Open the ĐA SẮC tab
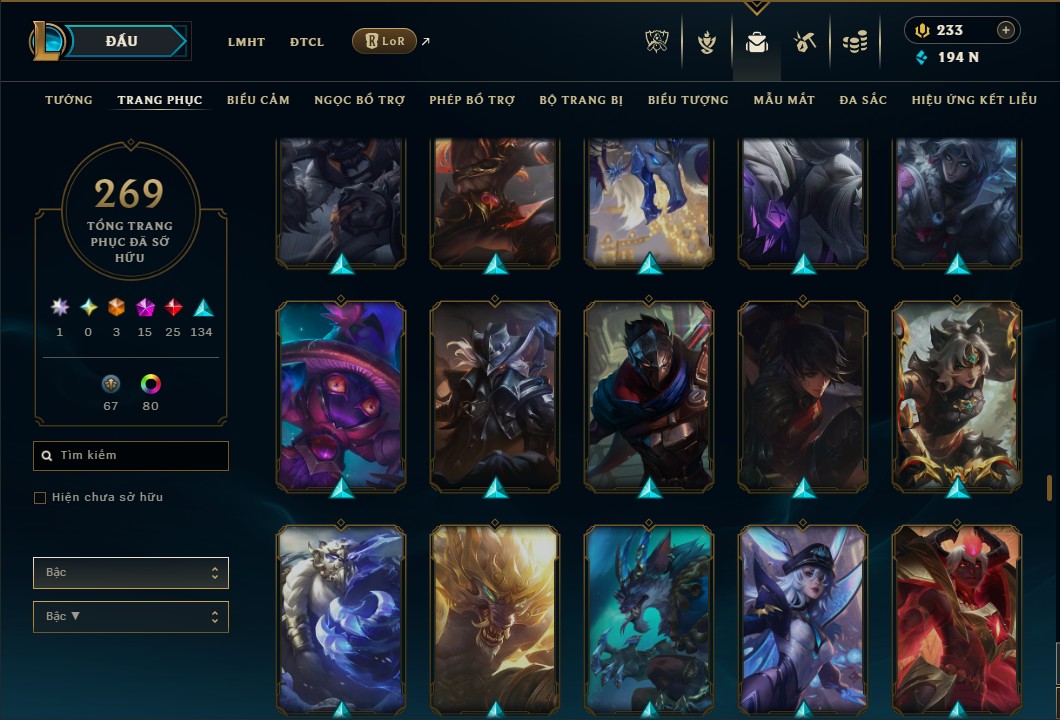The image size is (1060, 720). pos(863,100)
